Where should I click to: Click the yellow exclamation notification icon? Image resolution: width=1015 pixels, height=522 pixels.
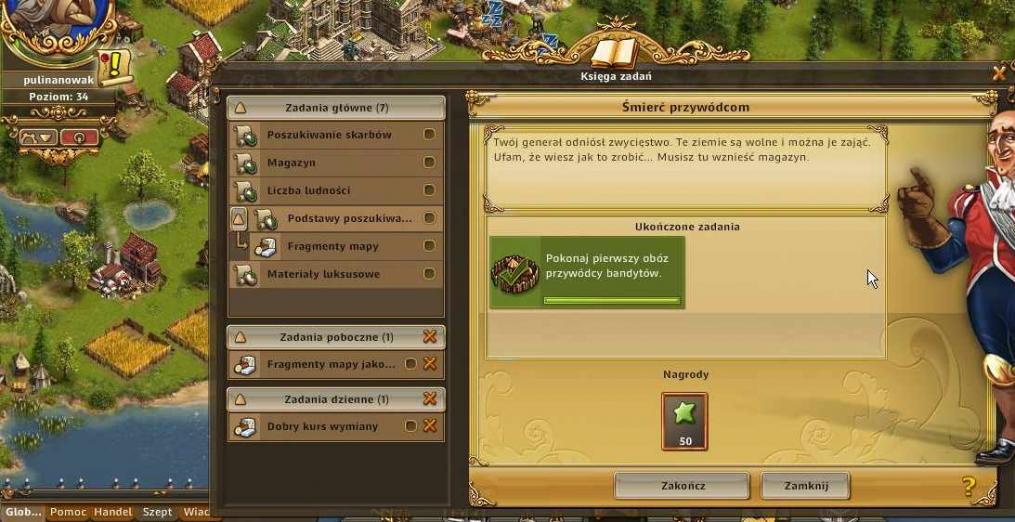click(116, 66)
